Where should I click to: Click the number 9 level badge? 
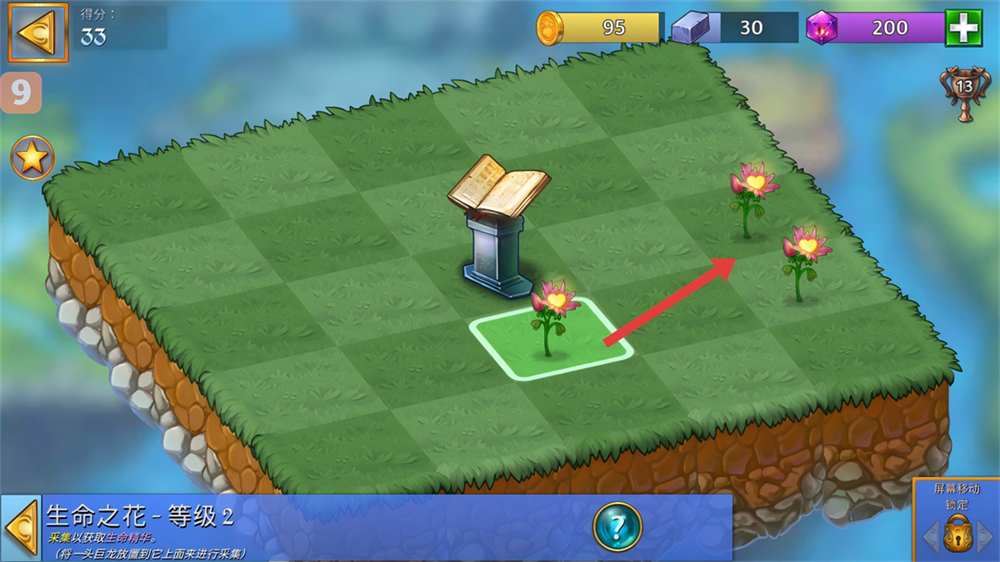point(21,92)
